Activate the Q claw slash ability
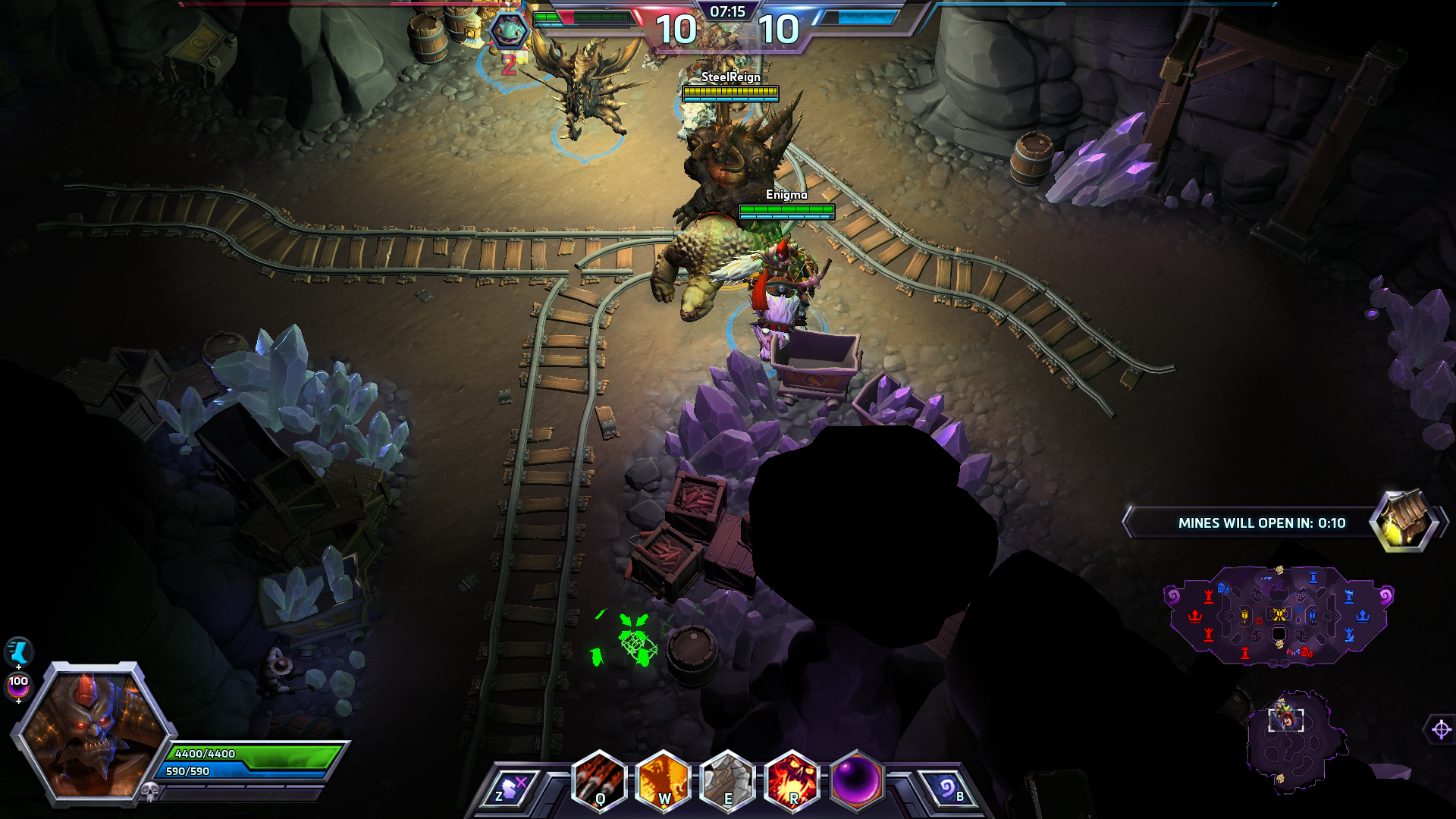 599,781
